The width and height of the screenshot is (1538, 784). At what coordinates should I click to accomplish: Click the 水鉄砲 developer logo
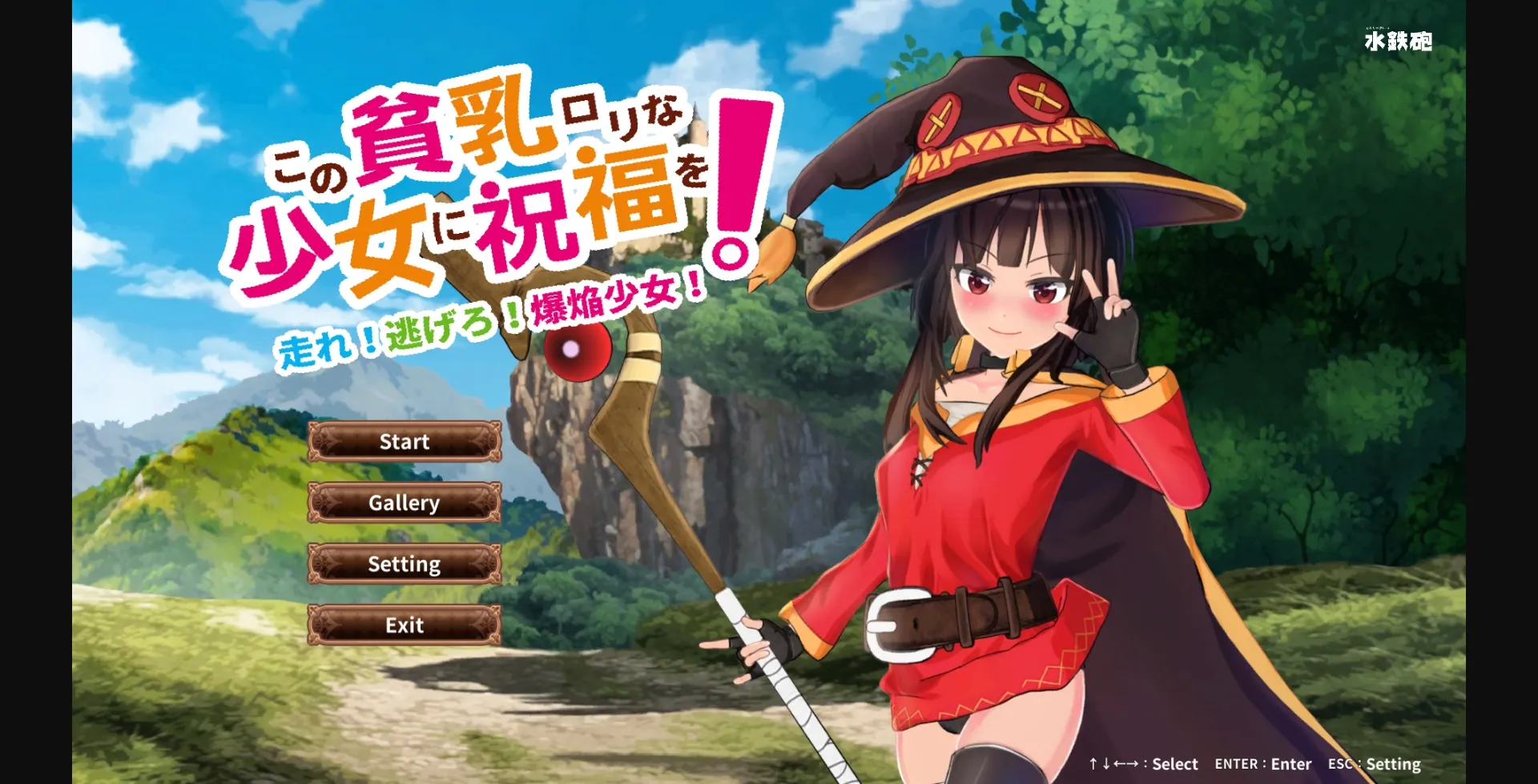[x=1399, y=38]
